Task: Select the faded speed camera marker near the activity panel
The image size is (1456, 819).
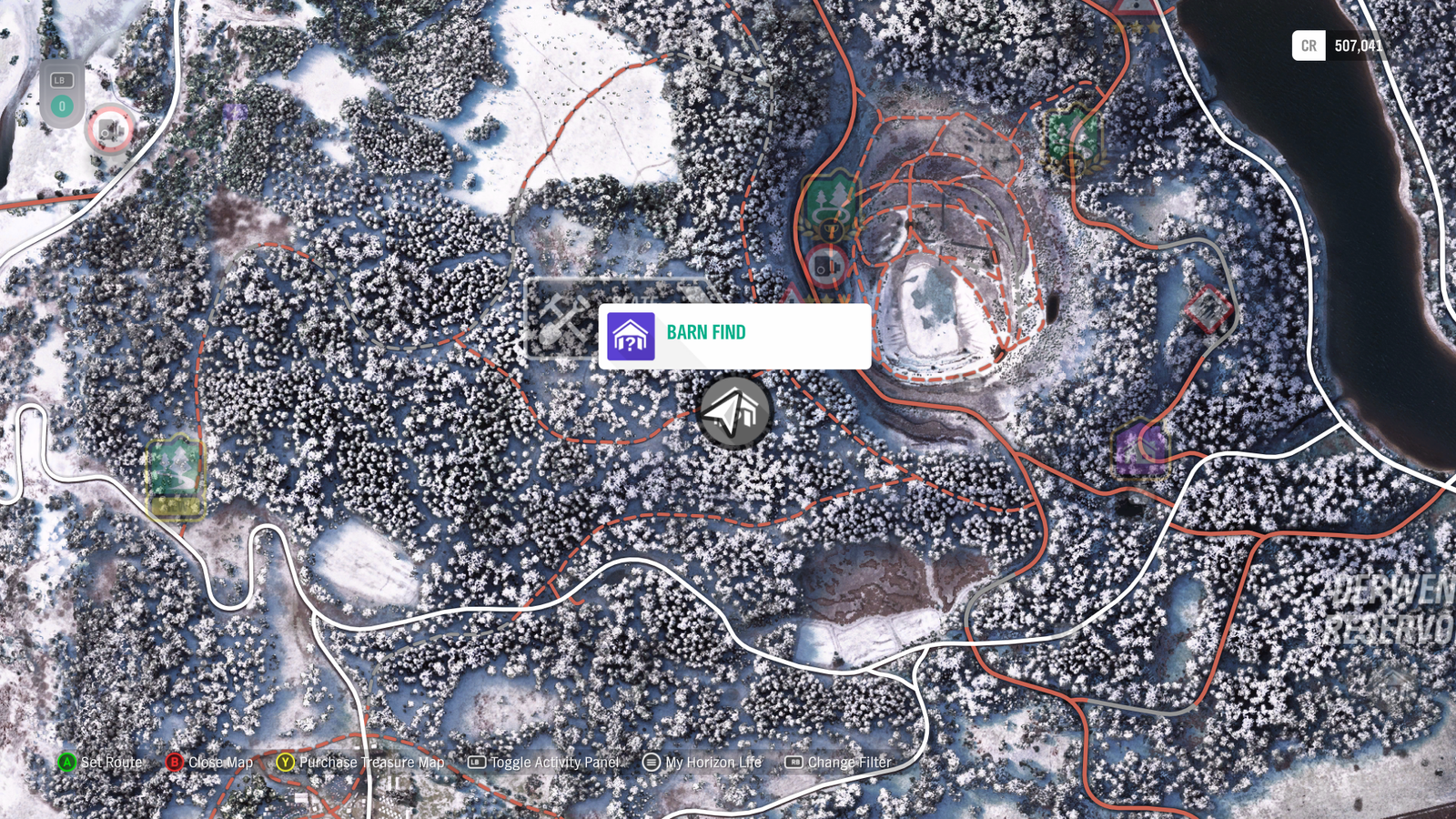Action: [x=110, y=132]
